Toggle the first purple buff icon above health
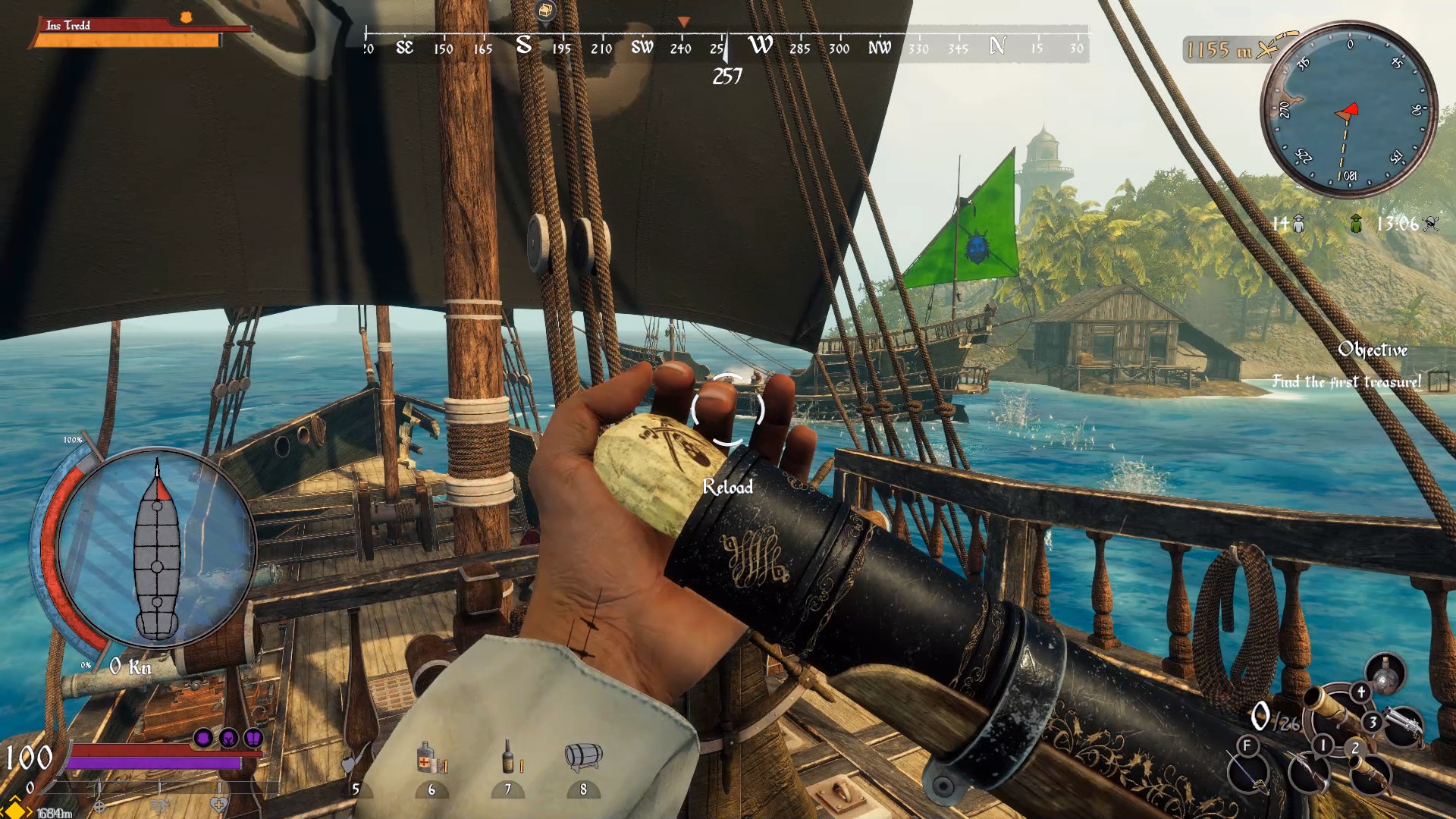Viewport: 1456px width, 819px height. [x=202, y=738]
